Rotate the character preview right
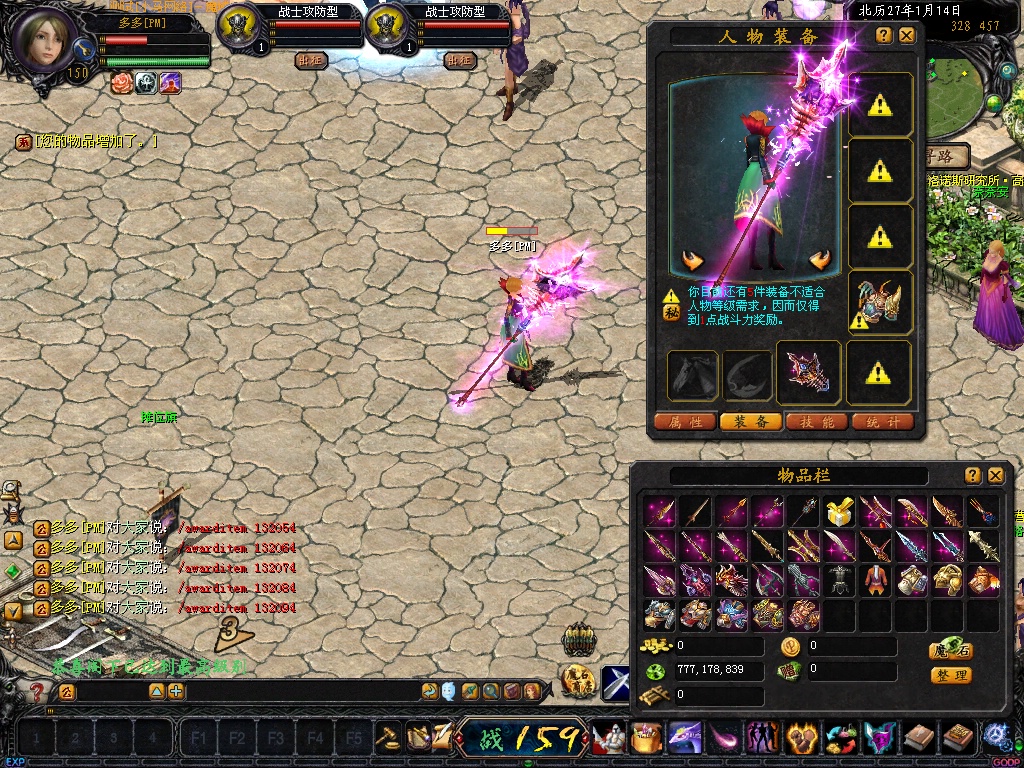The width and height of the screenshot is (1024, 768). point(820,261)
